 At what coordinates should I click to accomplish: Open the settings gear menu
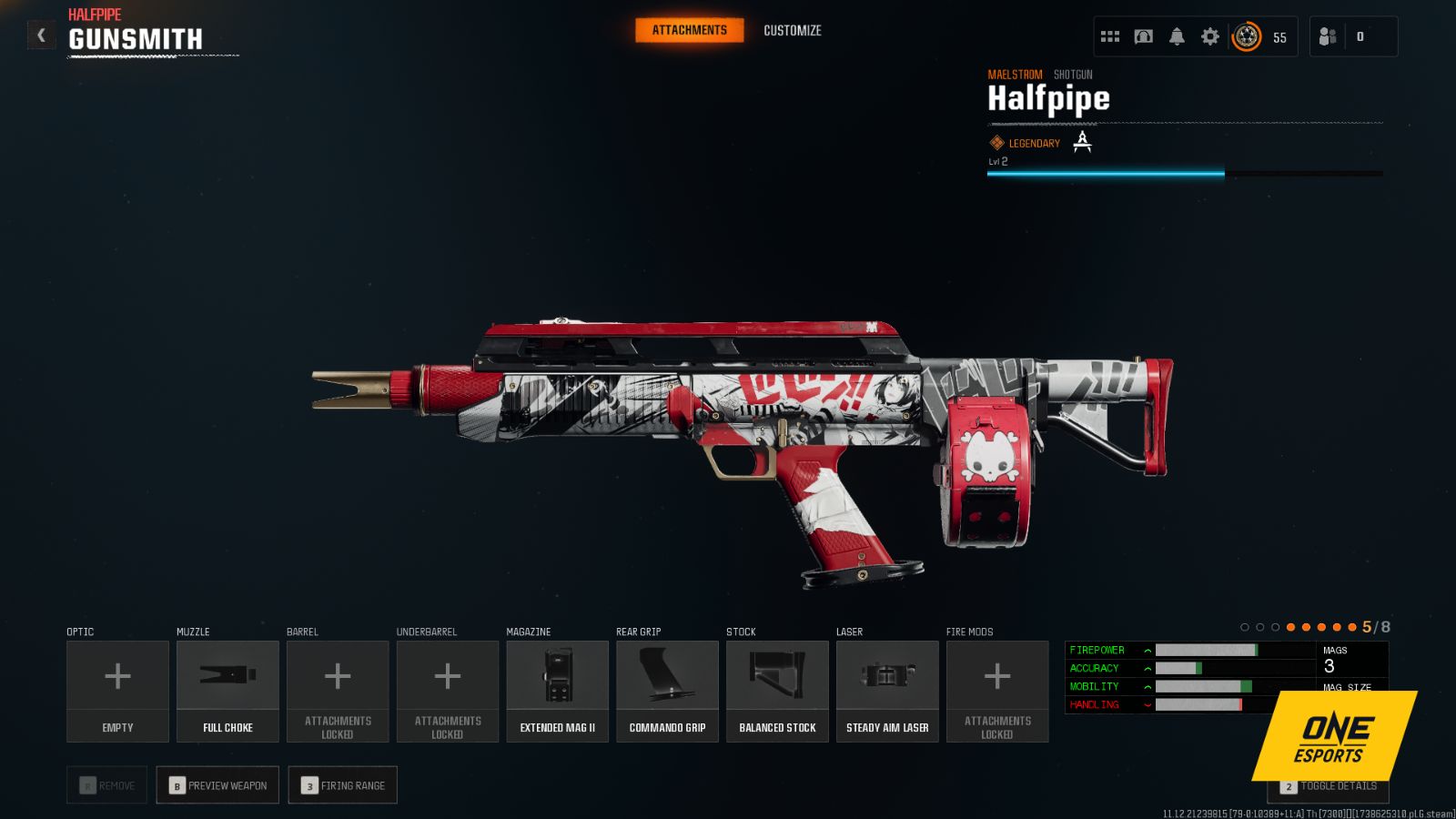pyautogui.click(x=1209, y=35)
